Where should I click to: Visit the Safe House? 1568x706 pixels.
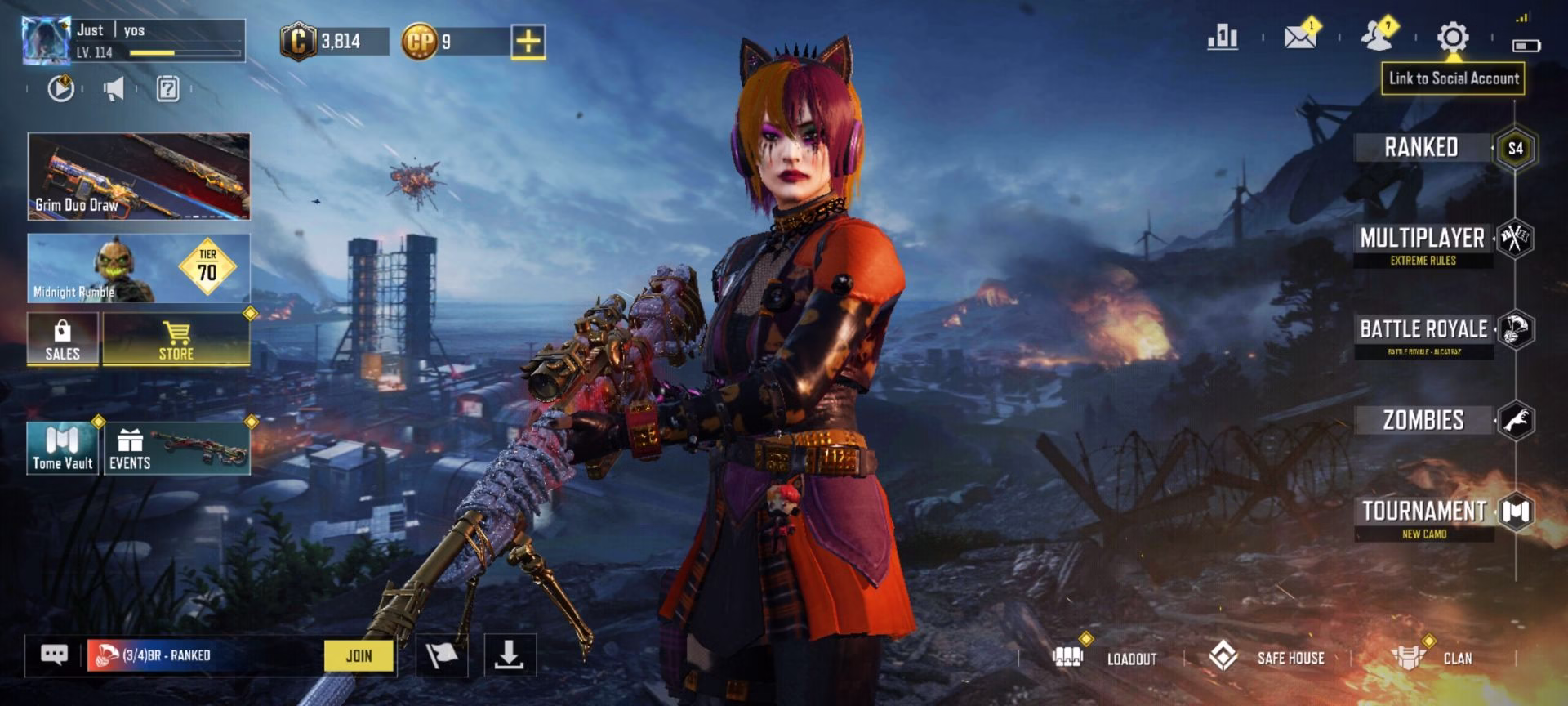tap(1267, 658)
